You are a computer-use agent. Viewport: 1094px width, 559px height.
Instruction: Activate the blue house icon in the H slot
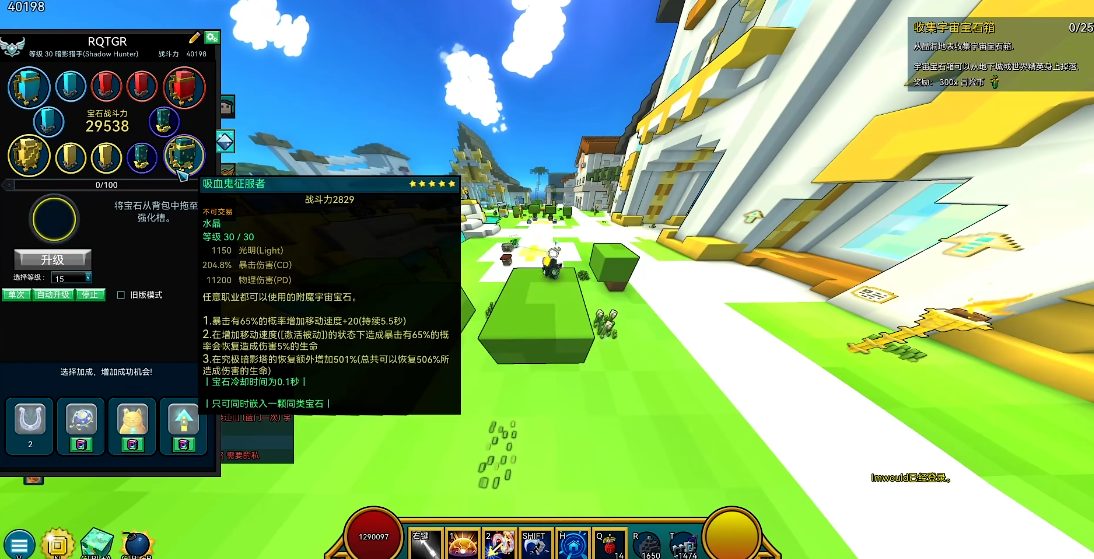click(x=571, y=542)
